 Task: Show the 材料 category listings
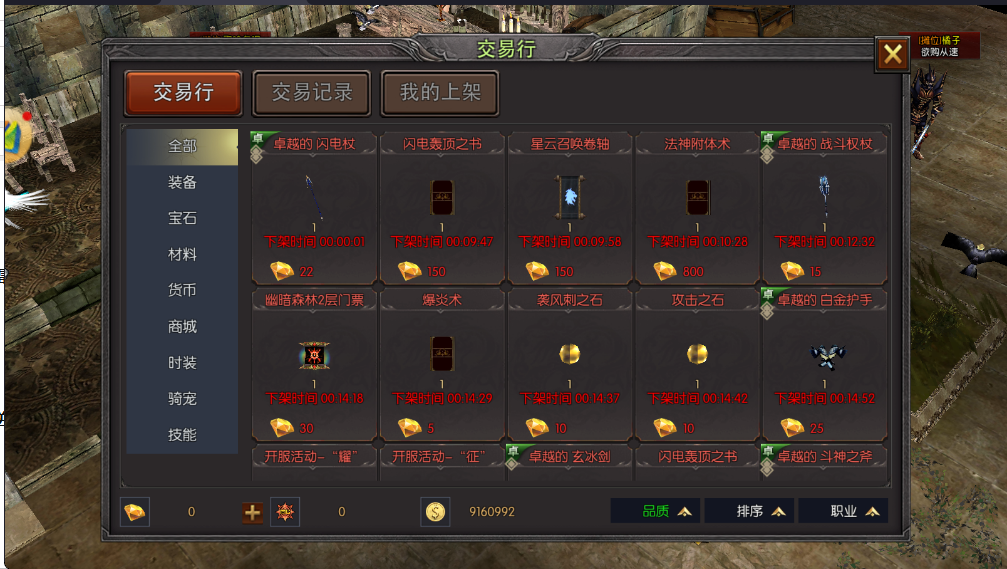coord(182,254)
